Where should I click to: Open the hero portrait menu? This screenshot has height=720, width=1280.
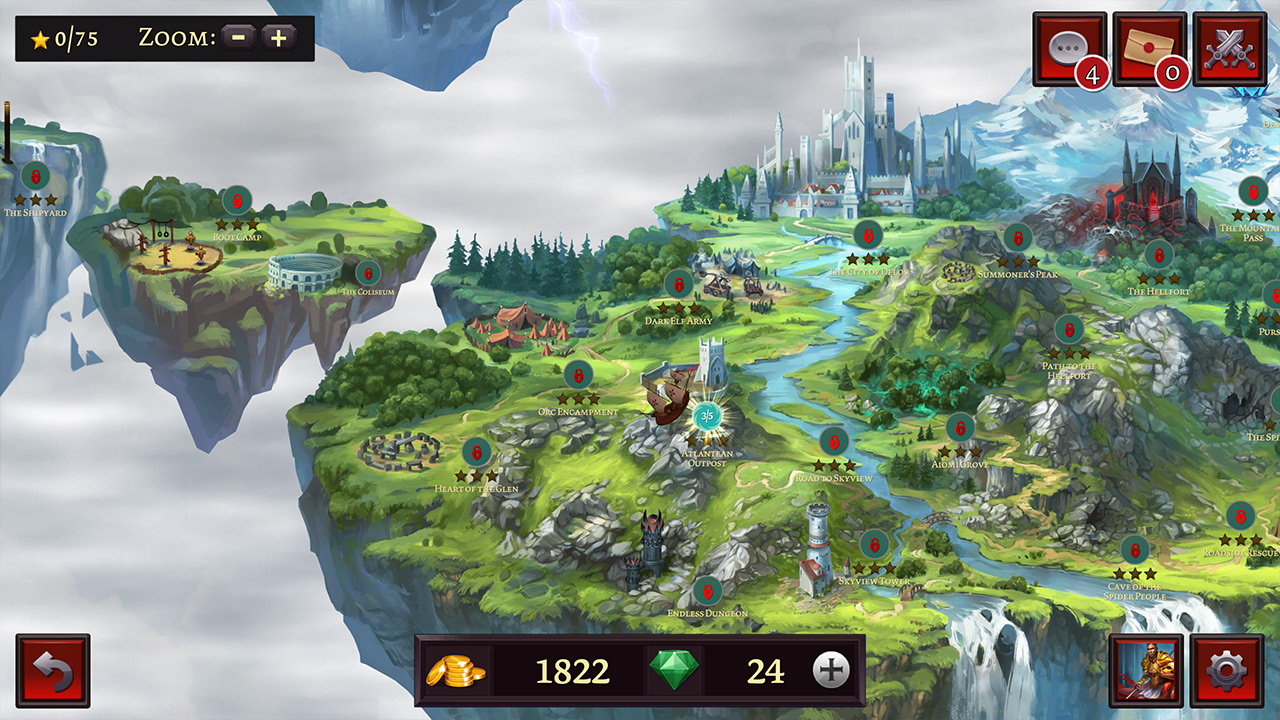(x=1146, y=671)
